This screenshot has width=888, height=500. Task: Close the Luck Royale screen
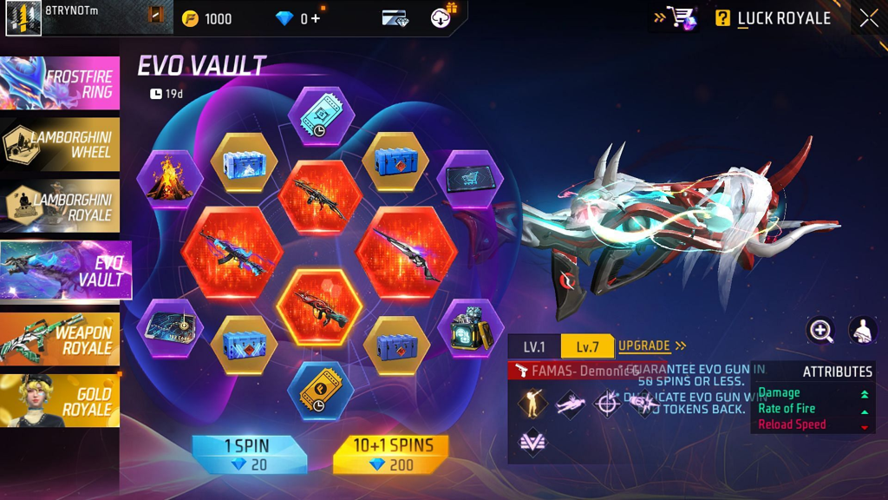click(868, 18)
